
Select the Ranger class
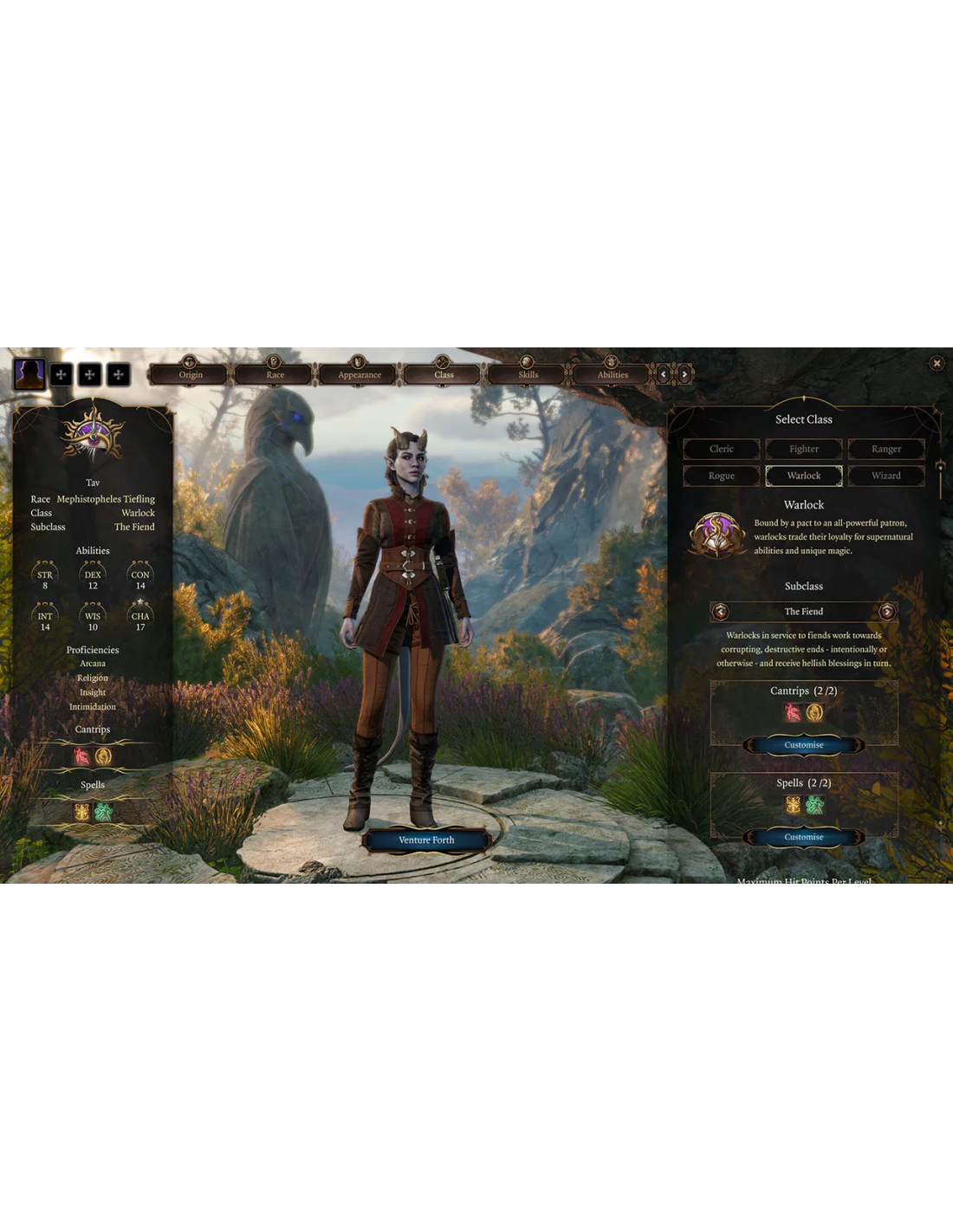coord(885,449)
